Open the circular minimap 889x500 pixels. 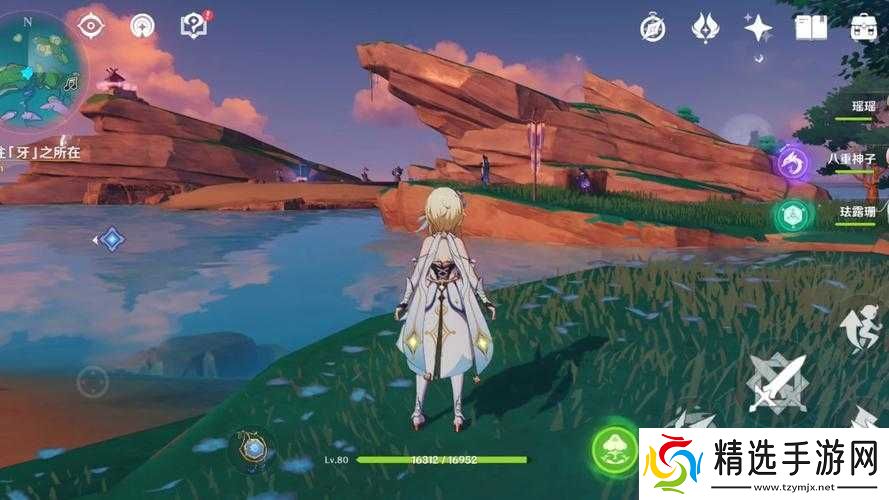click(x=38, y=62)
